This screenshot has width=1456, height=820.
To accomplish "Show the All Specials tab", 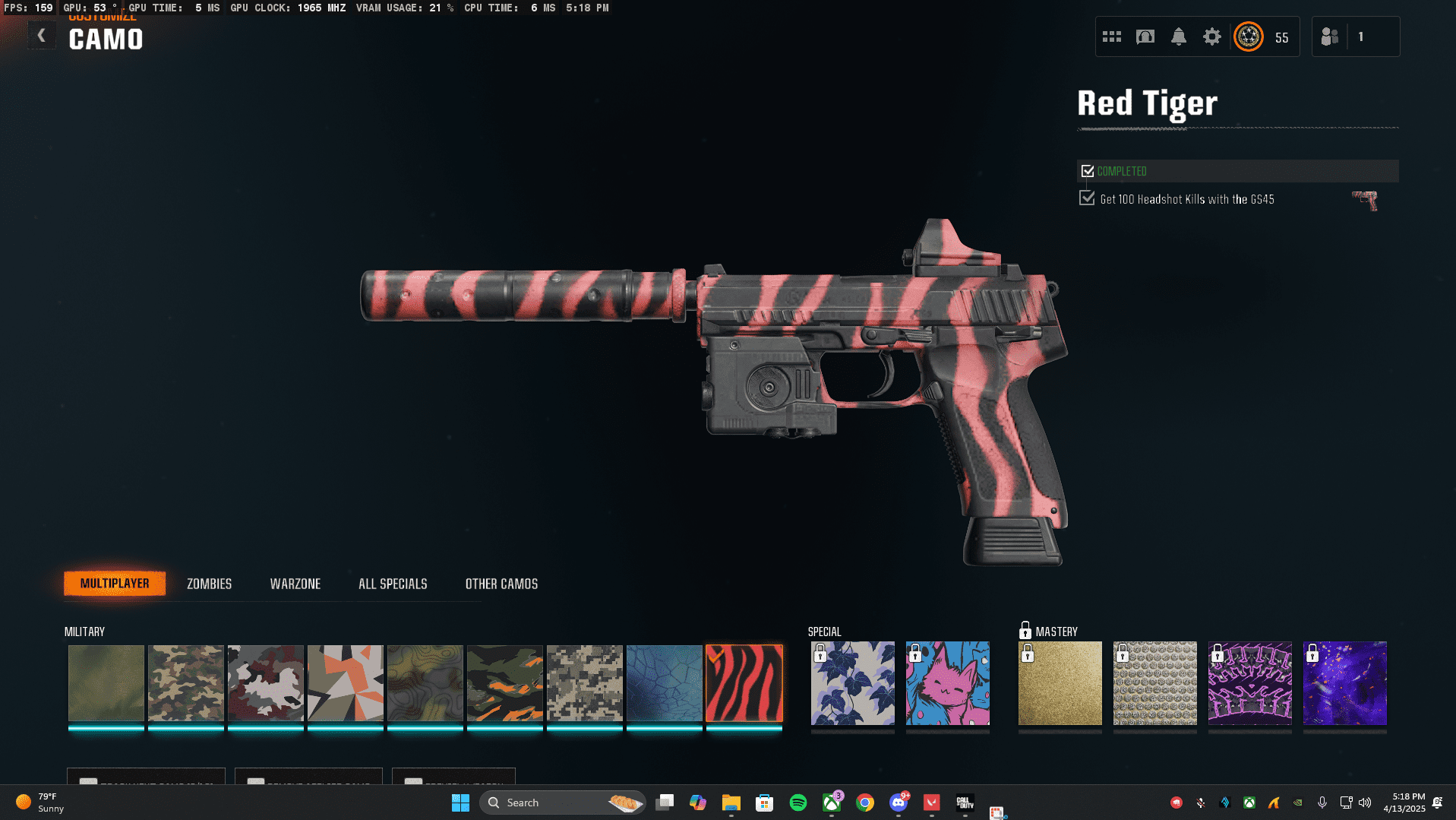I will click(x=393, y=584).
